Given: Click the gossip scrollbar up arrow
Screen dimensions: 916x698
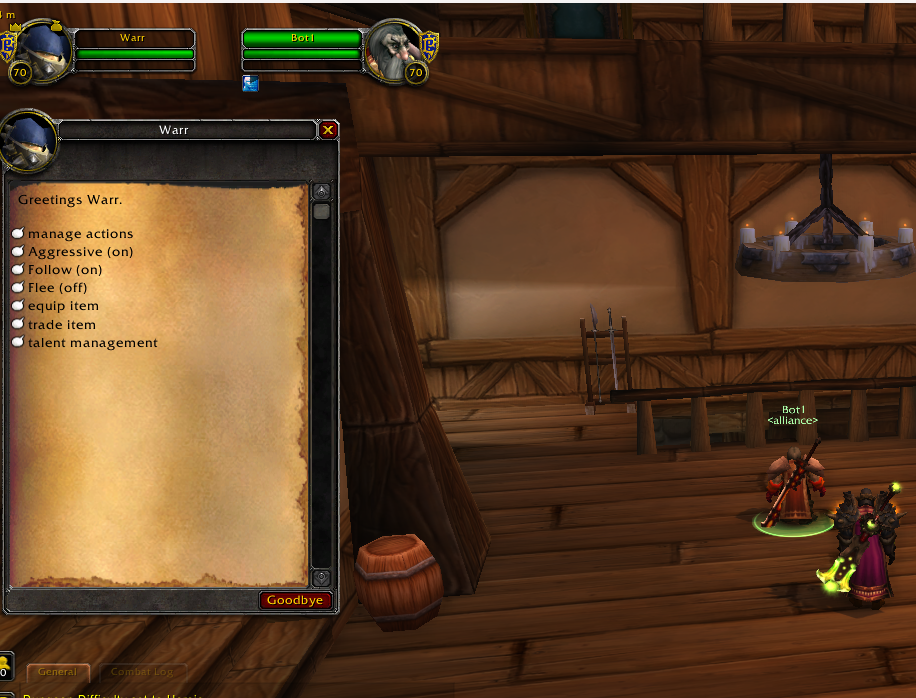Looking at the screenshot, I should [321, 191].
